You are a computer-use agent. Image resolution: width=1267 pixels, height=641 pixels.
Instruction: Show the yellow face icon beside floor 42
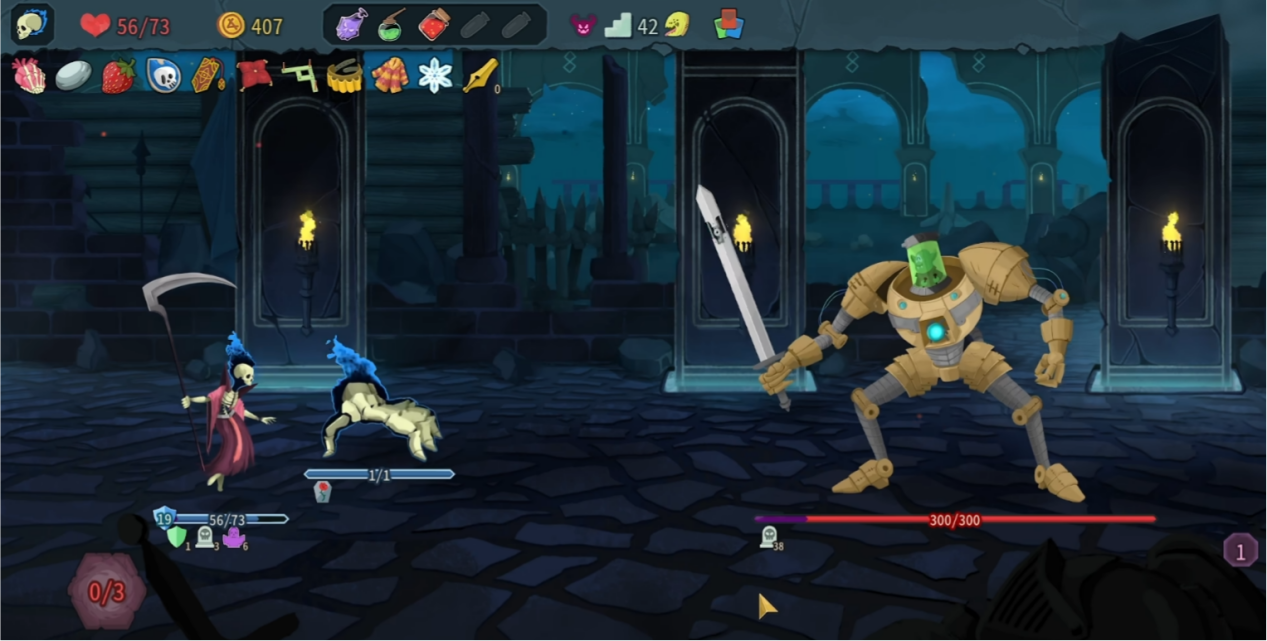[x=677, y=25]
